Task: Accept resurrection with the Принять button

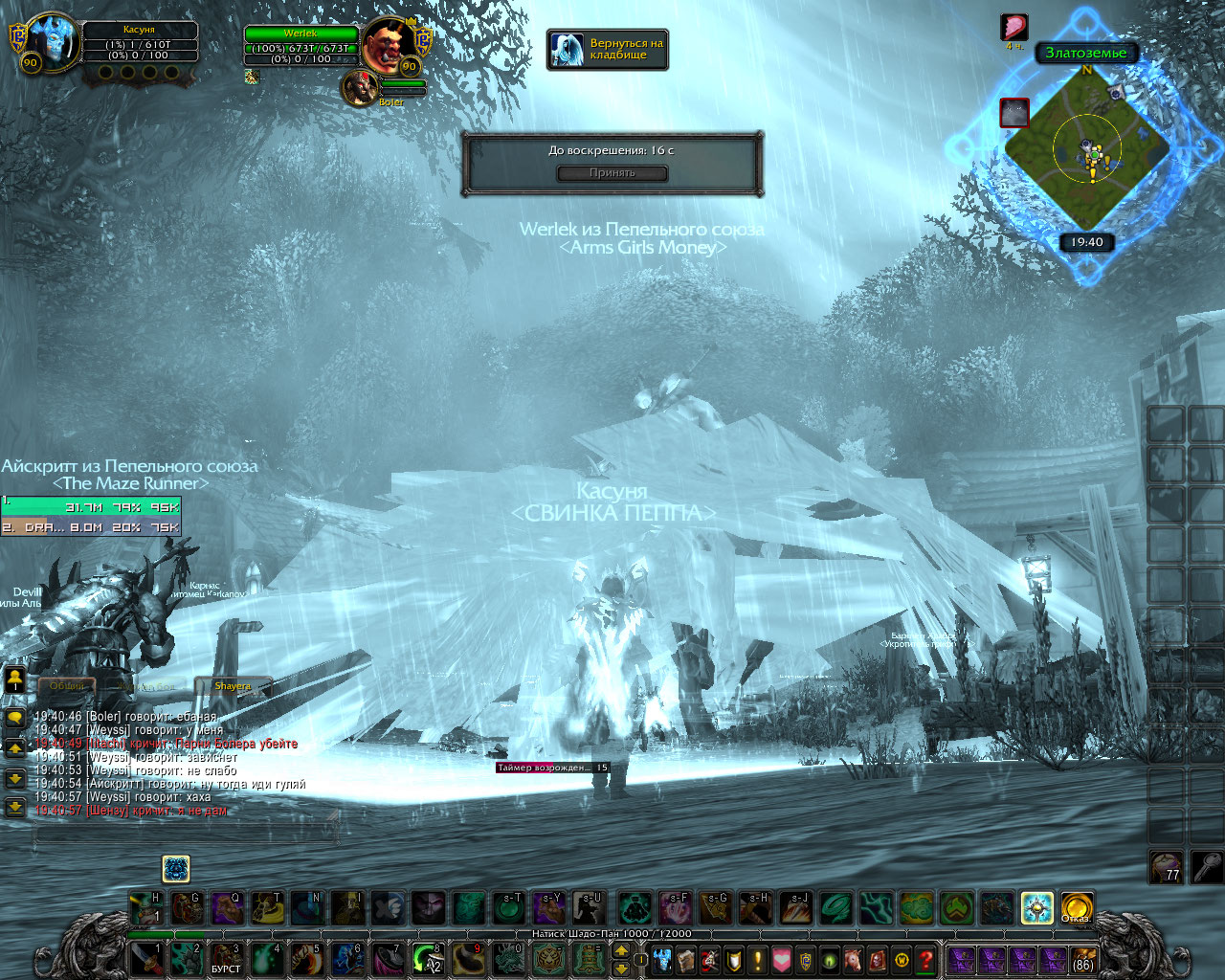Action: coord(612,173)
